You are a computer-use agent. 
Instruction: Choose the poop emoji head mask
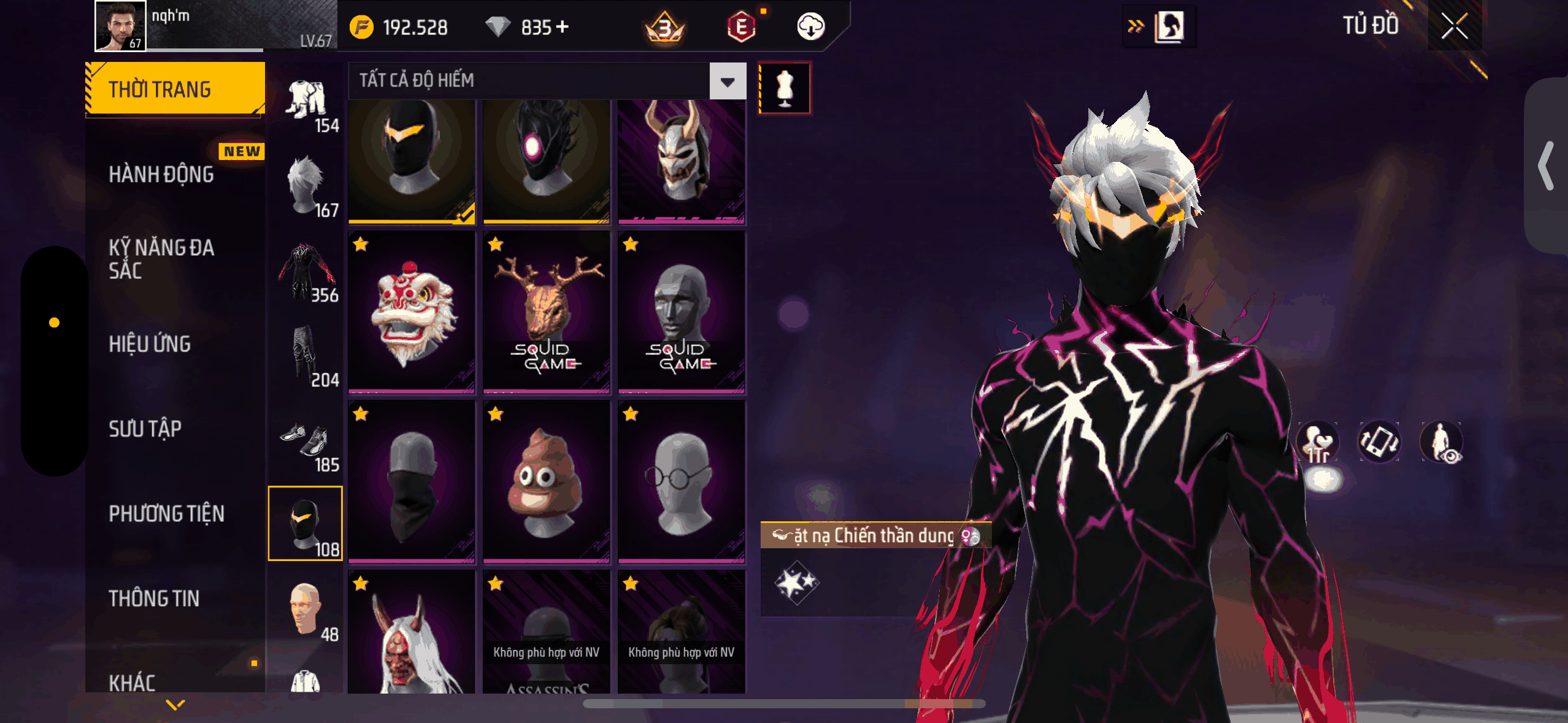(x=546, y=481)
